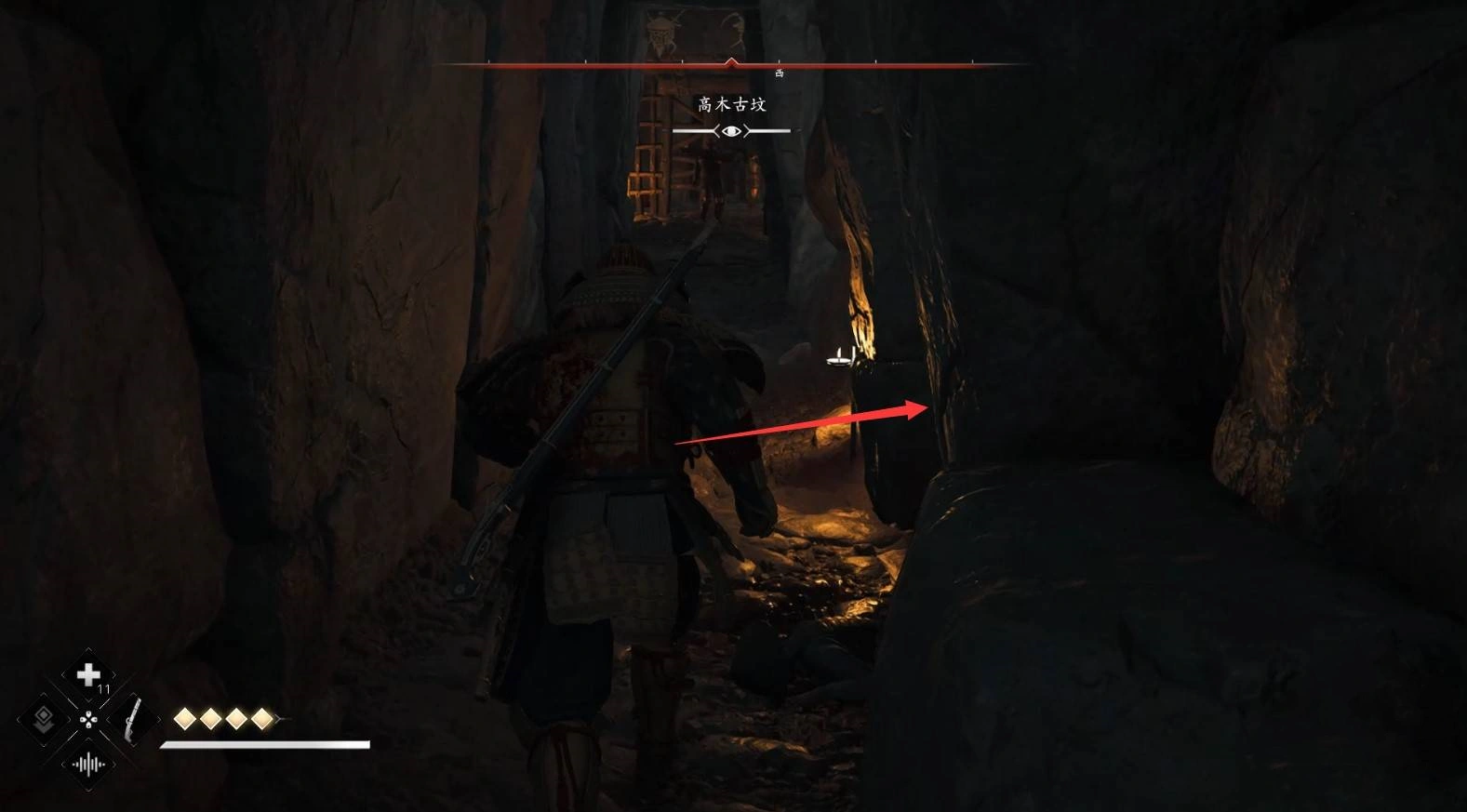Use the healing ration cross icon
1467x812 pixels.
coord(88,673)
